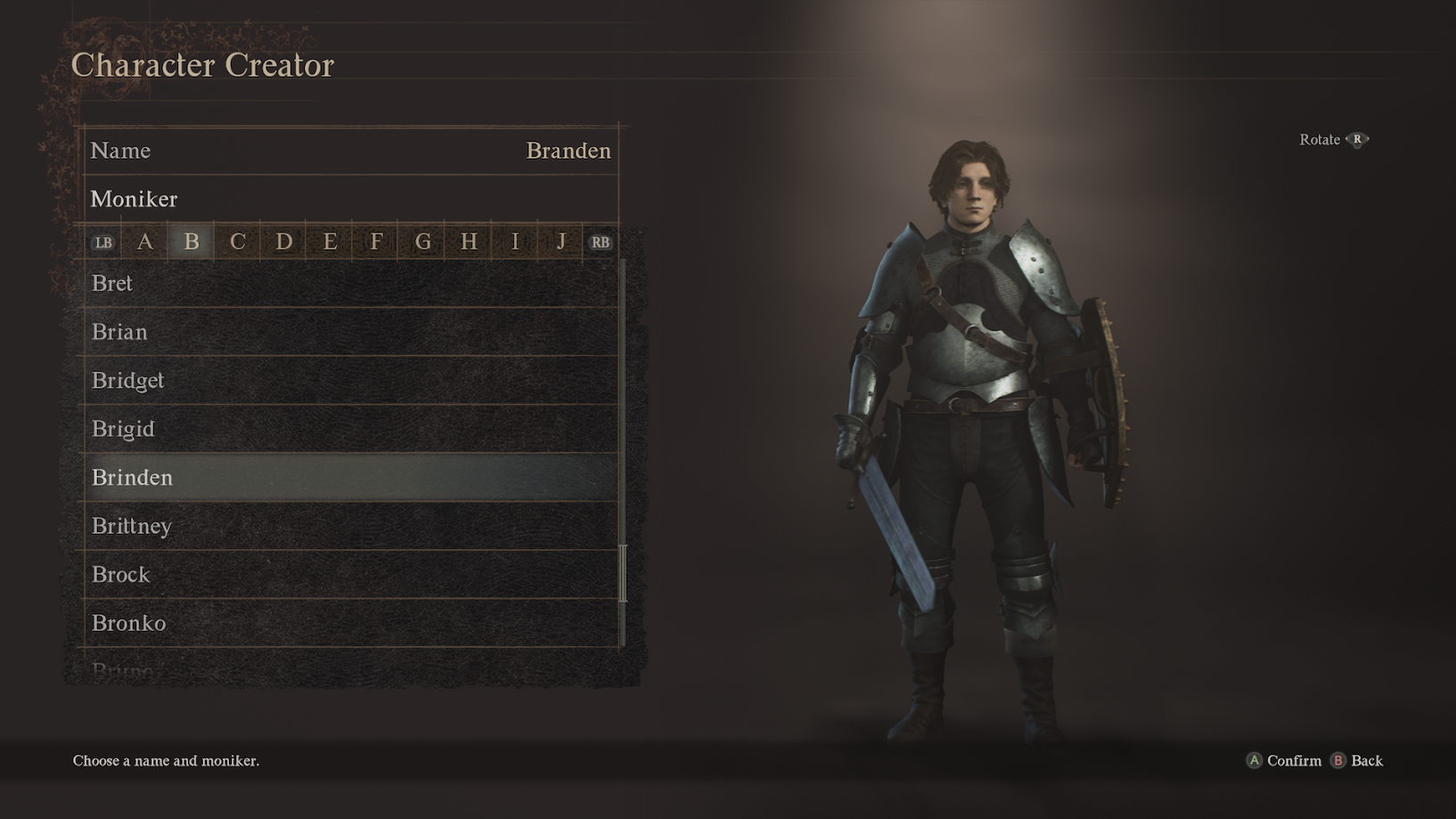Choose Brigid as the moniker
Viewport: 1456px width, 819px height.
coord(350,429)
